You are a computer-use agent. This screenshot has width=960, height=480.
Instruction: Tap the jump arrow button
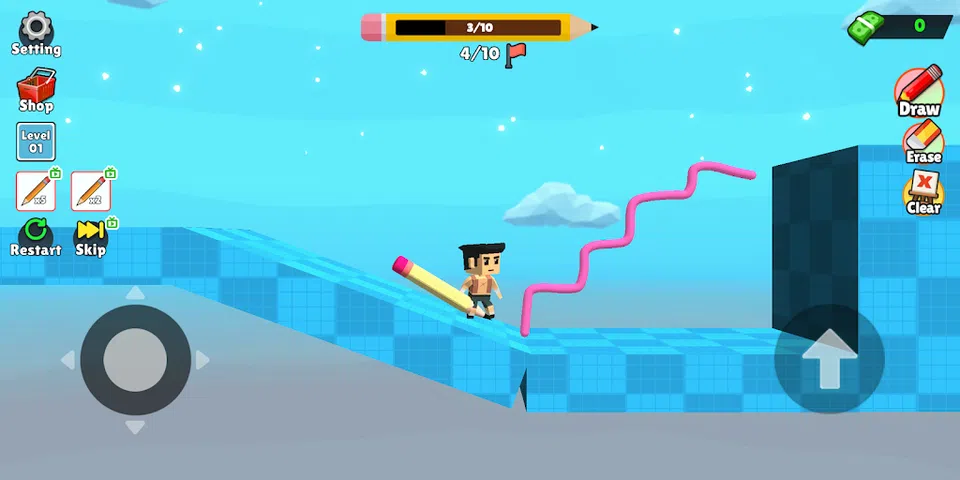[x=829, y=359]
